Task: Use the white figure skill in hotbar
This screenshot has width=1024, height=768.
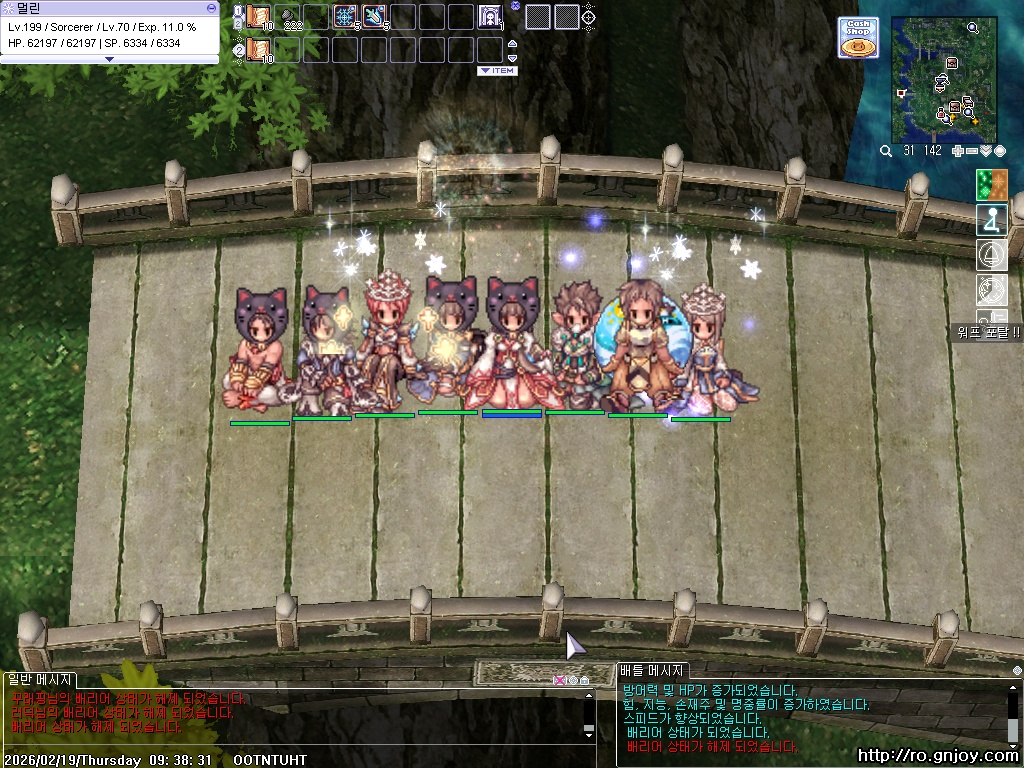Action: (x=490, y=17)
